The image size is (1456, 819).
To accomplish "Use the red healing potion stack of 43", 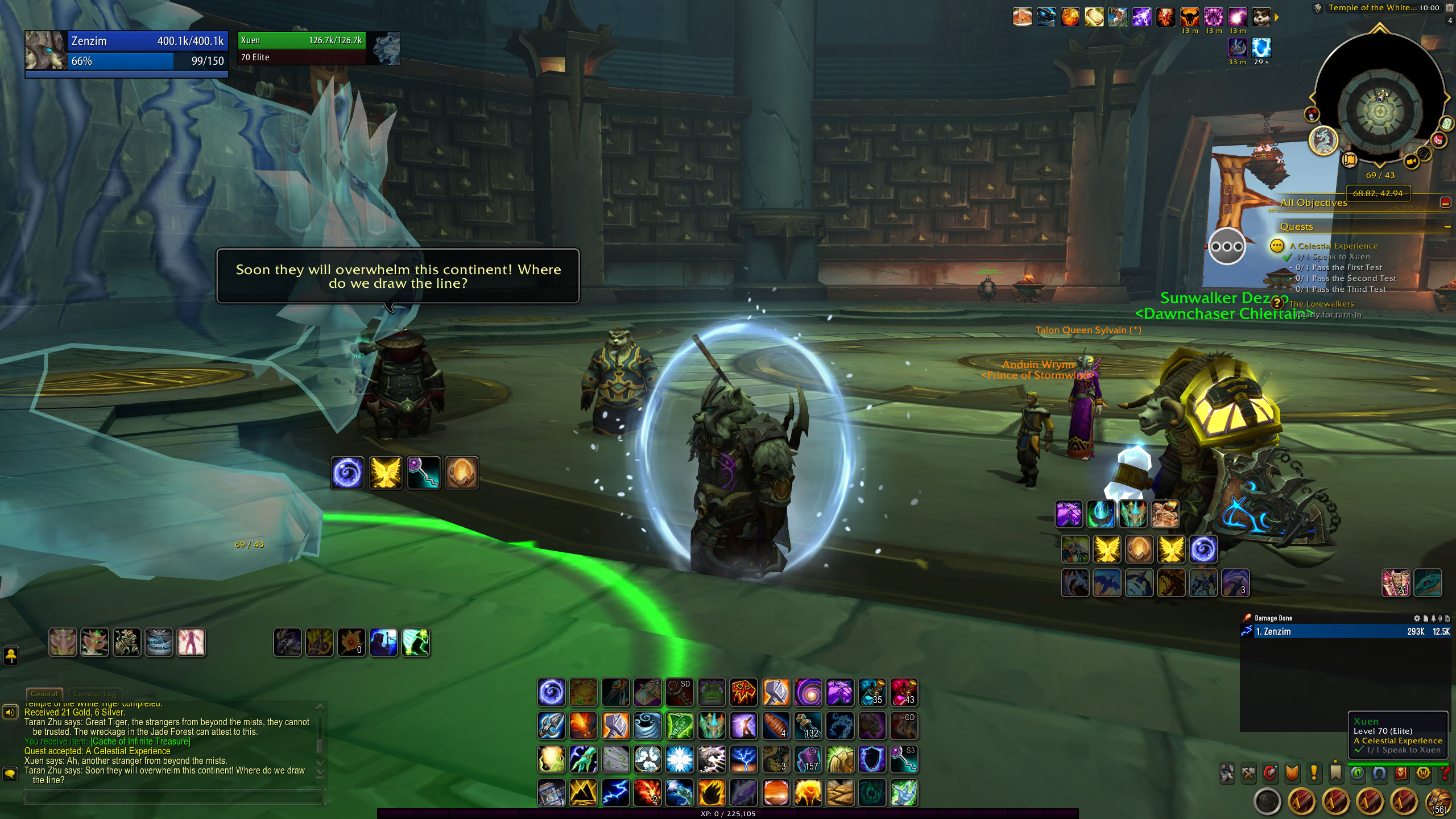I will point(904,692).
